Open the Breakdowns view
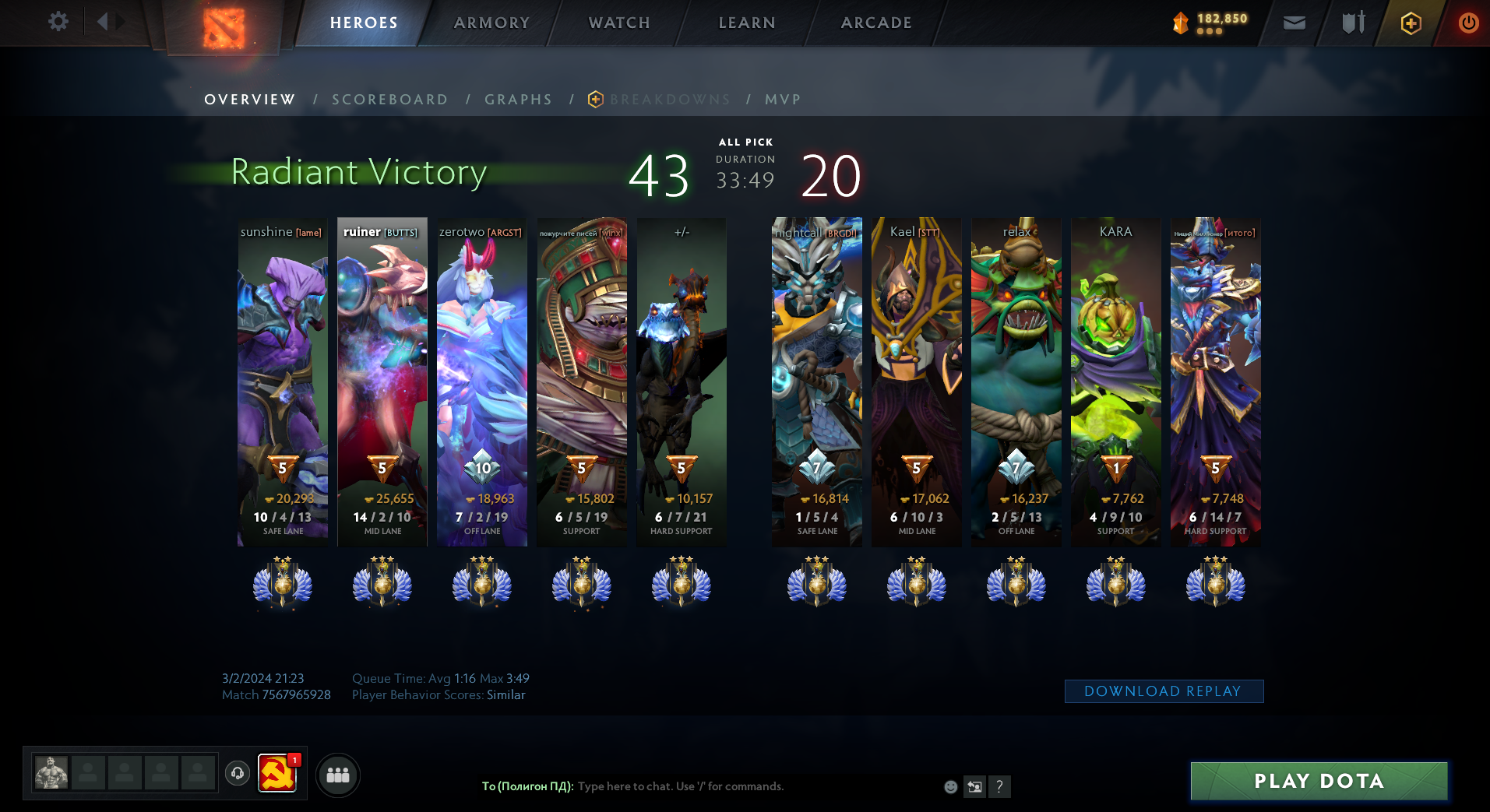 (669, 100)
